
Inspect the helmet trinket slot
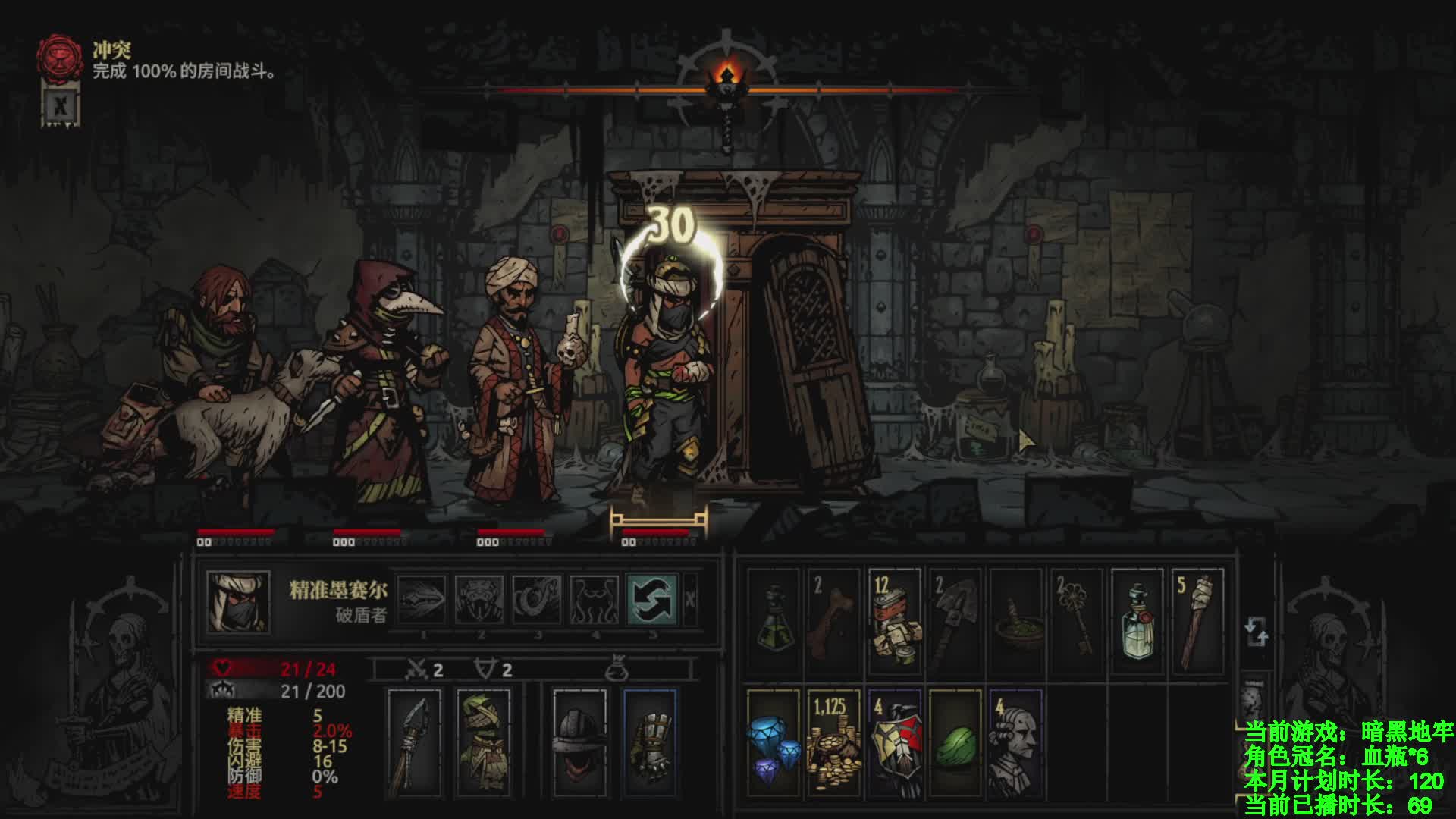tap(579, 739)
